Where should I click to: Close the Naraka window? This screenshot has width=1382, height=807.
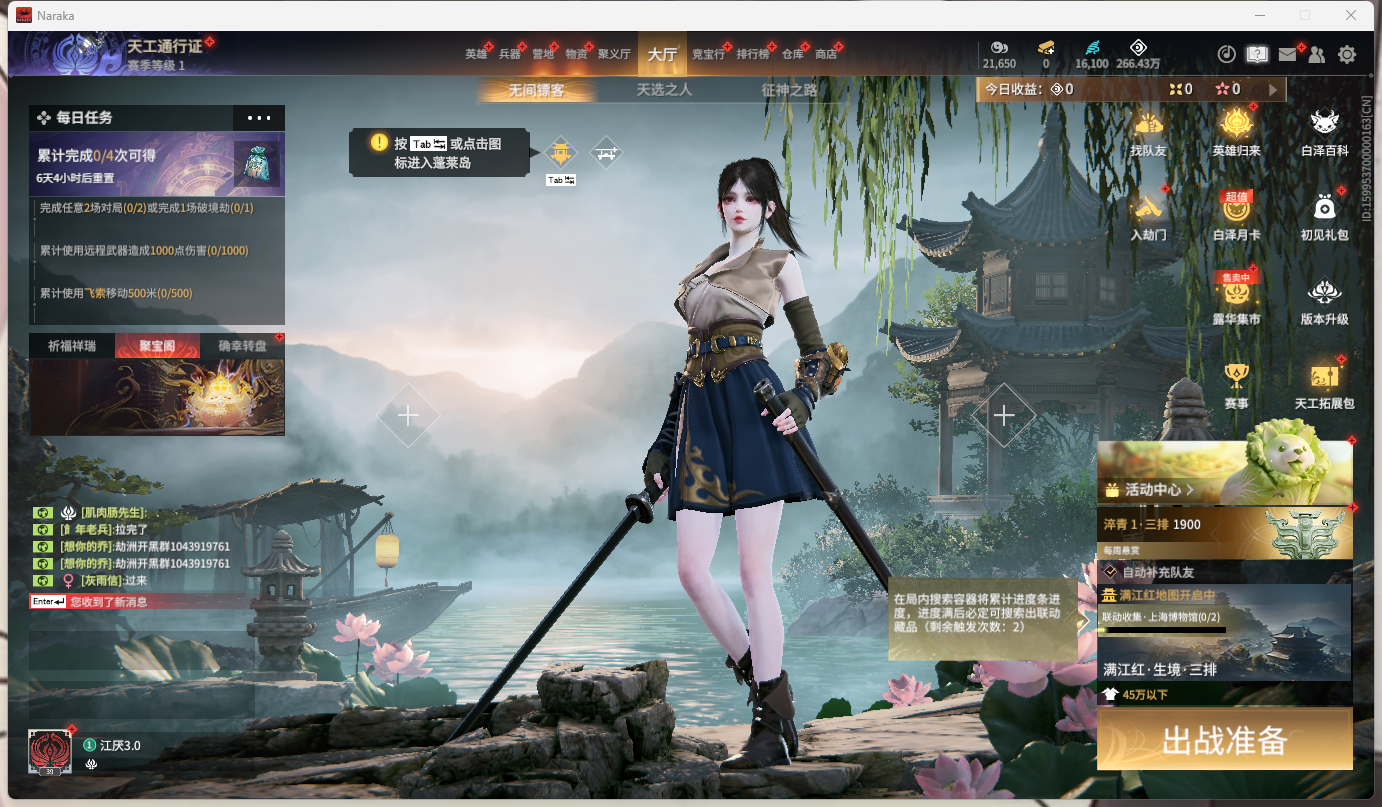coord(1351,15)
